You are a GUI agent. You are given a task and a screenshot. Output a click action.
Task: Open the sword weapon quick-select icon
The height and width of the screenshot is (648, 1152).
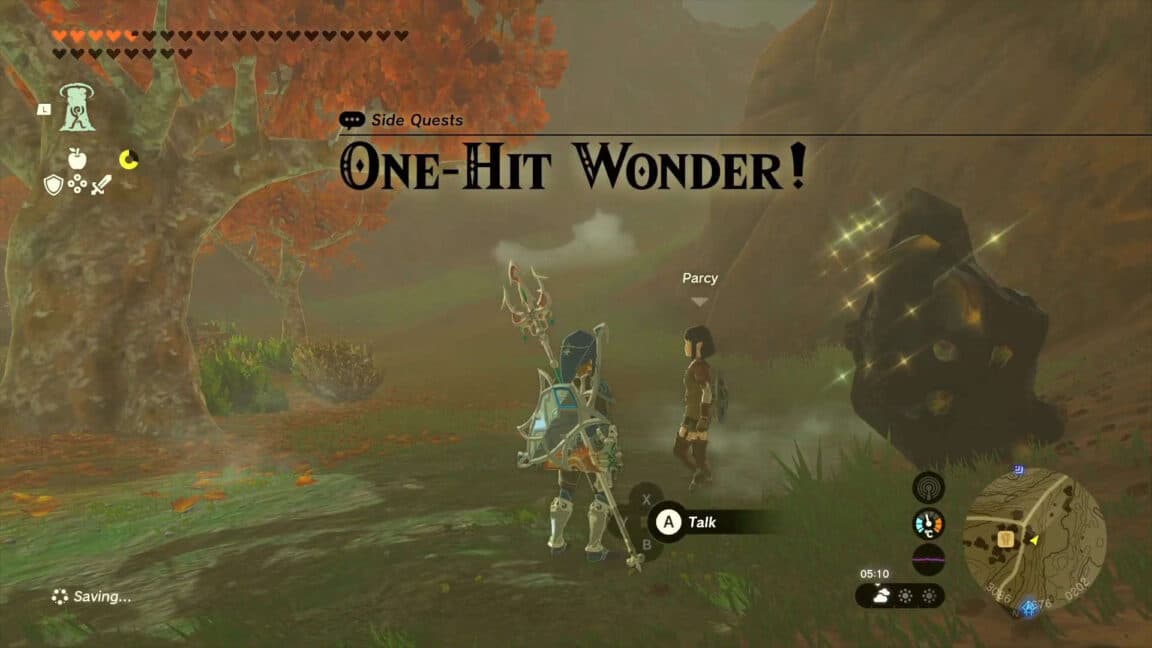(100, 184)
